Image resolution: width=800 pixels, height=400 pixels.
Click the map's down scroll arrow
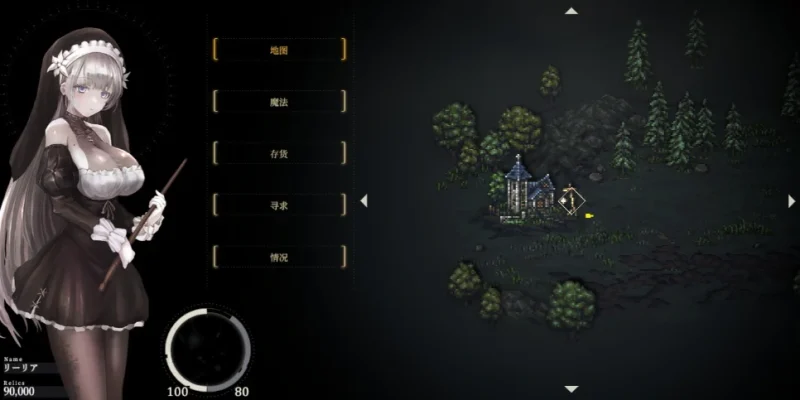[571, 389]
